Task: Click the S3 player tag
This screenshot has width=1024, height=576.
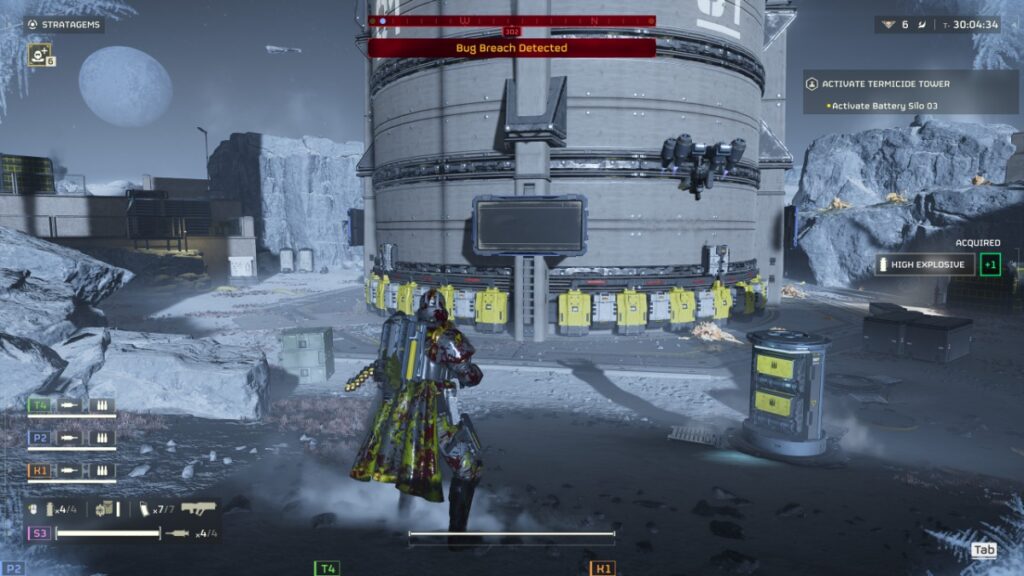Action: (x=41, y=534)
